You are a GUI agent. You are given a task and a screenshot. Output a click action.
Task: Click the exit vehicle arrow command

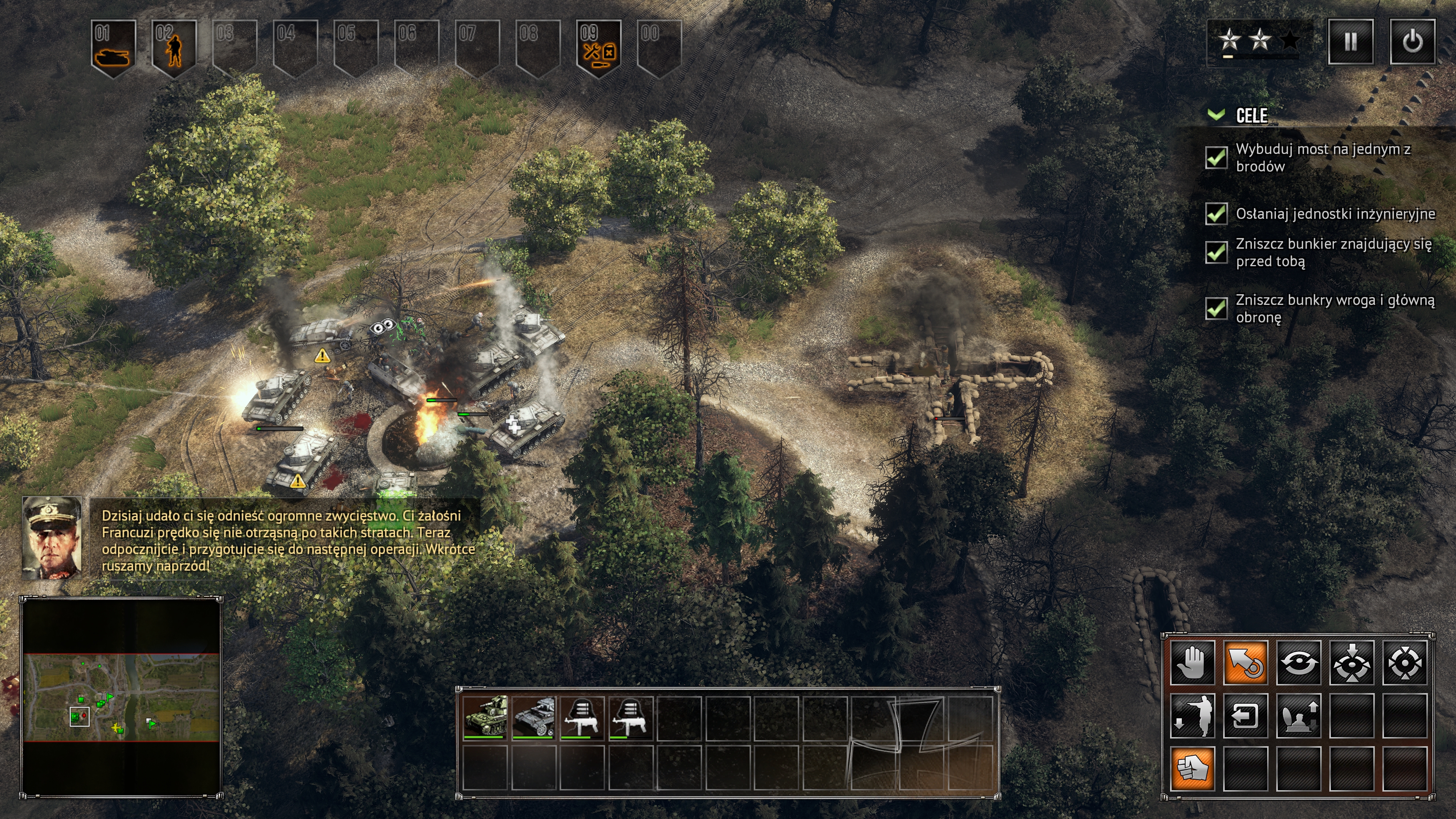(x=1245, y=715)
